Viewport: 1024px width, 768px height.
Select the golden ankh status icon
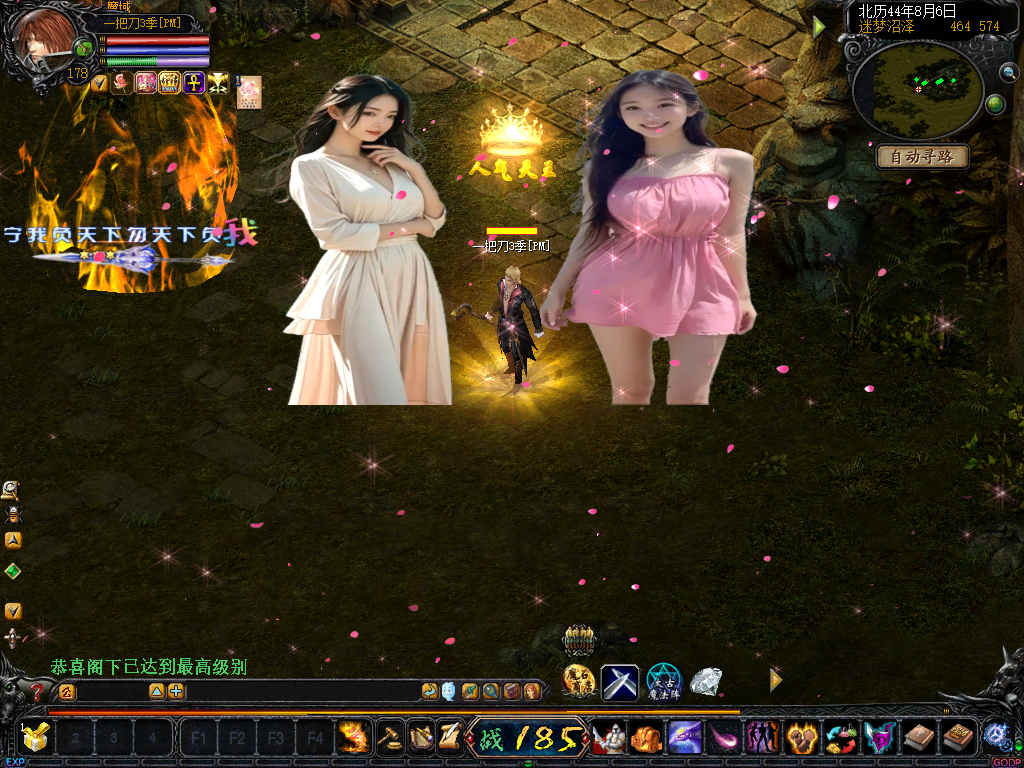point(193,83)
